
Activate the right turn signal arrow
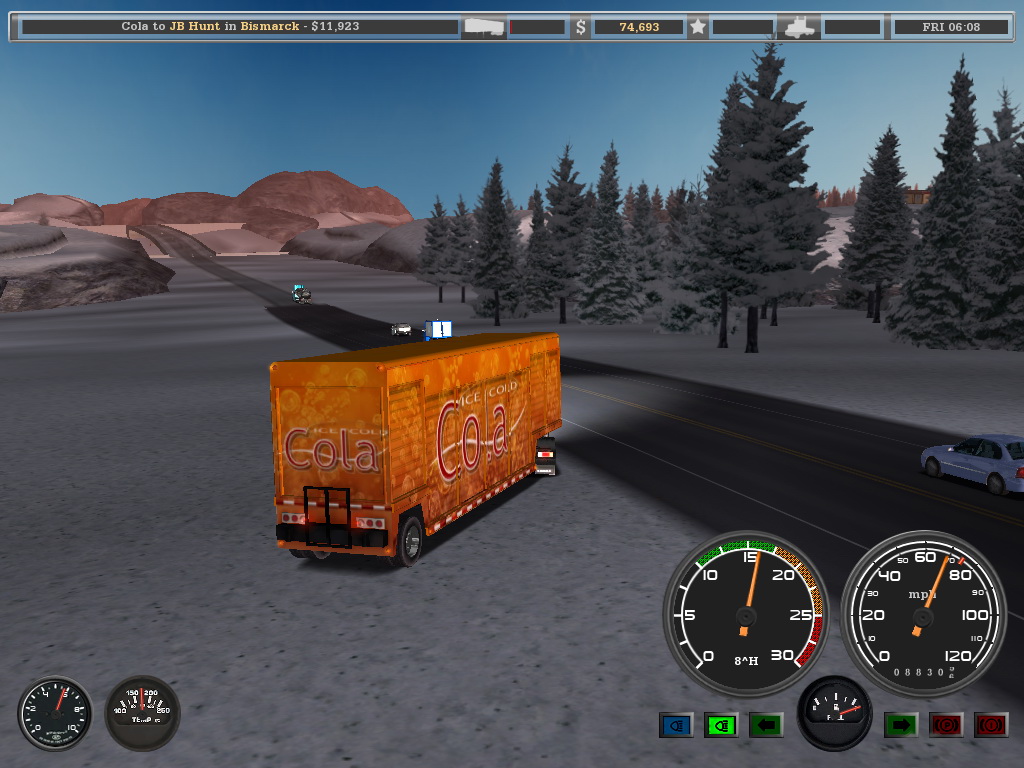pos(901,724)
